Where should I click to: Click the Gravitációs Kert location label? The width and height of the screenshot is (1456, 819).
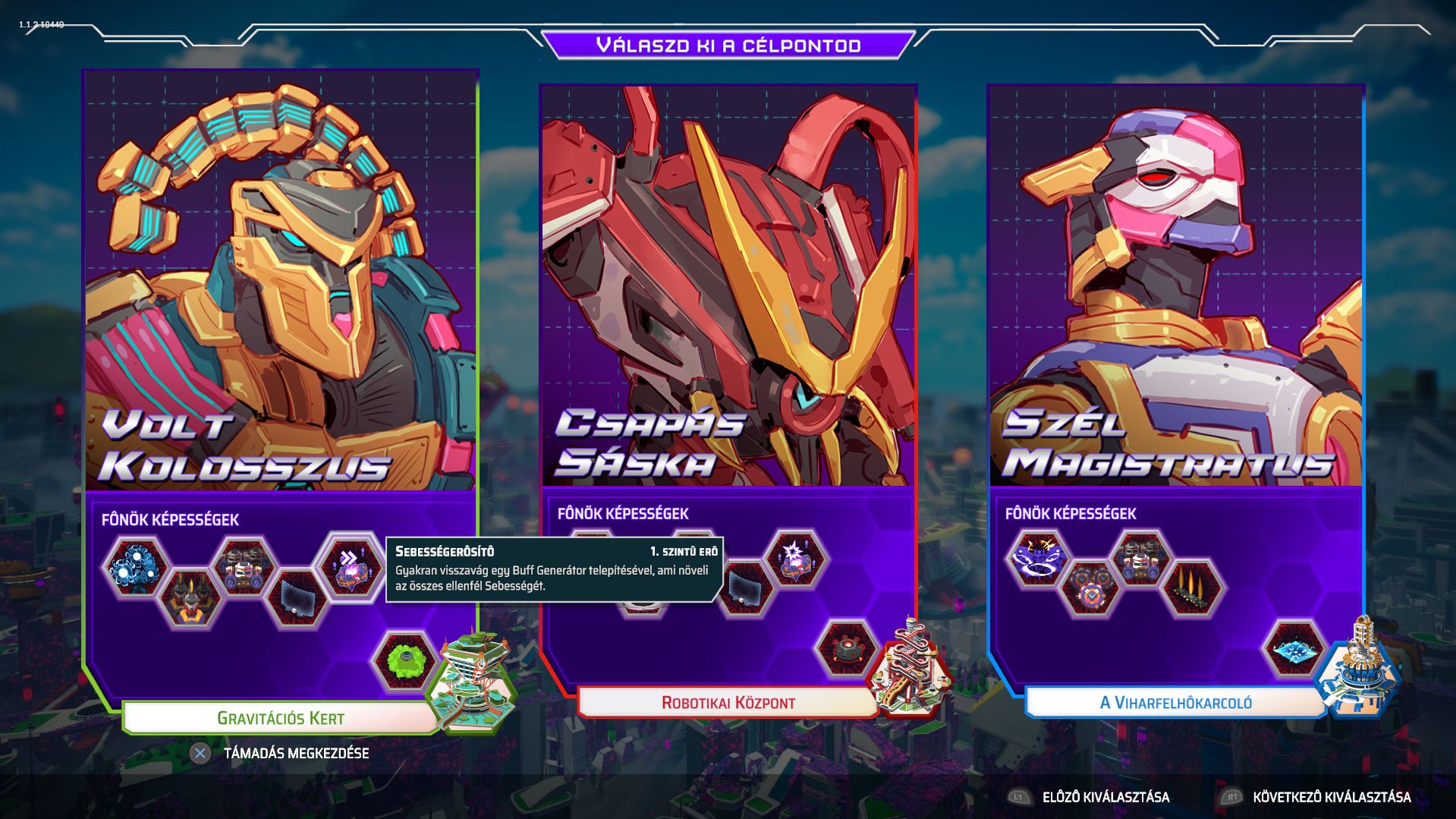pyautogui.click(x=281, y=718)
